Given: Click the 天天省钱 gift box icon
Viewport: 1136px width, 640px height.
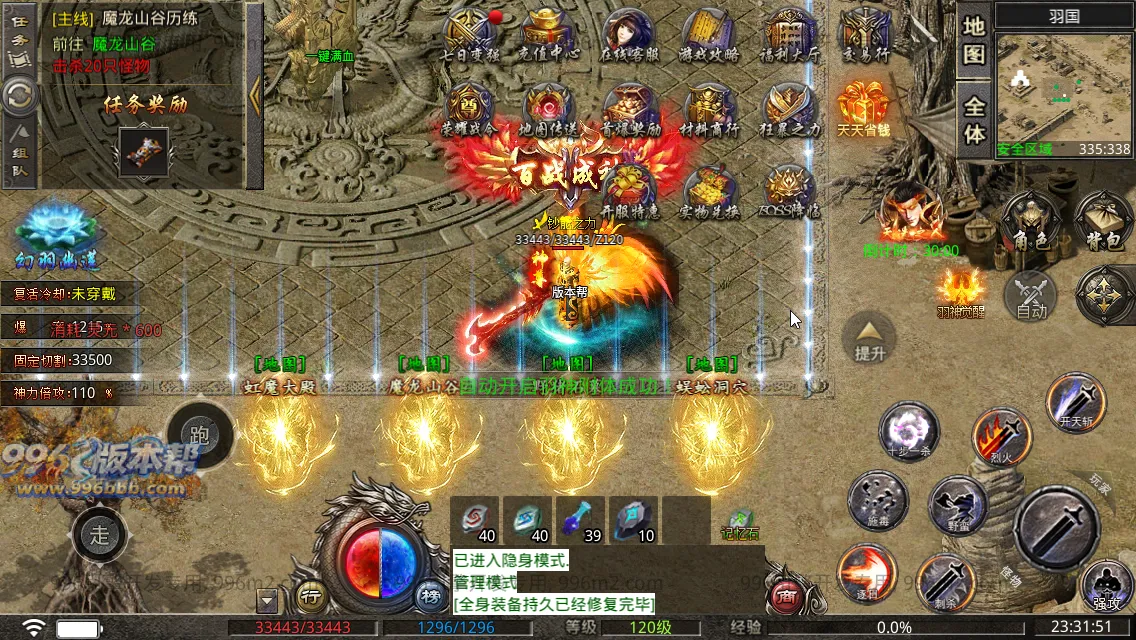Looking at the screenshot, I should (x=864, y=108).
